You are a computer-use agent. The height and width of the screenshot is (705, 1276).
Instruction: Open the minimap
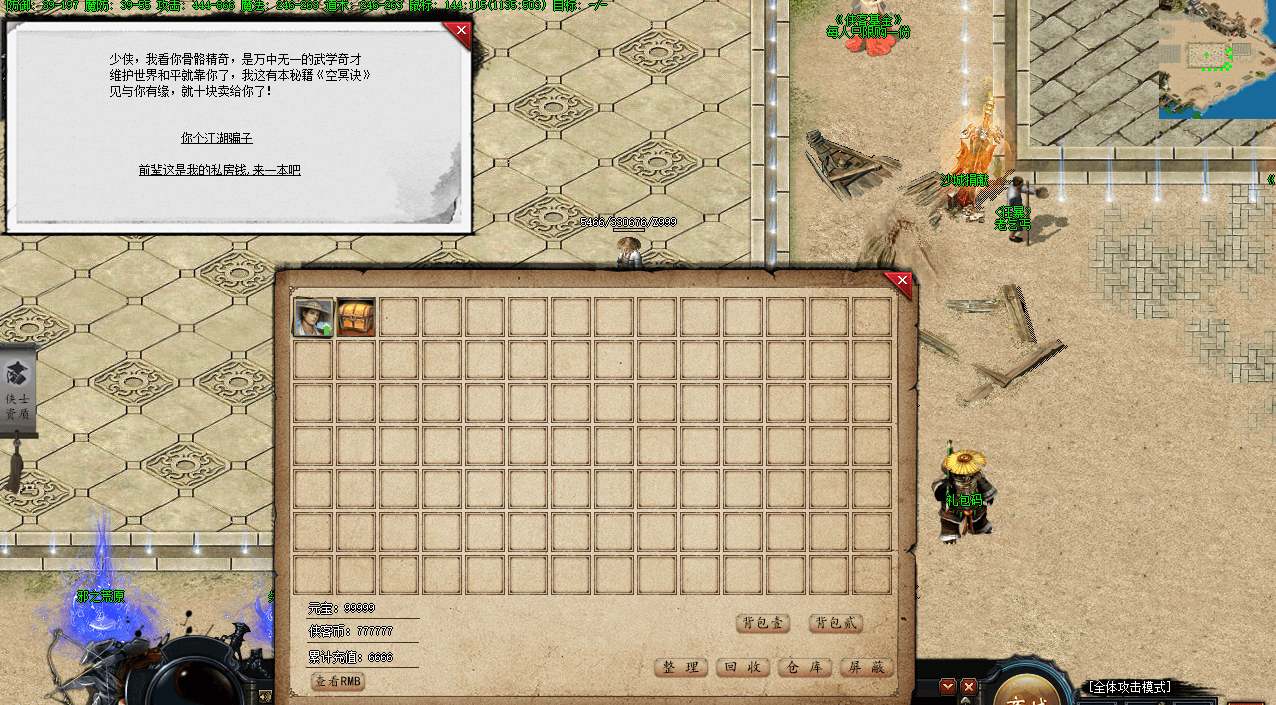1217,58
